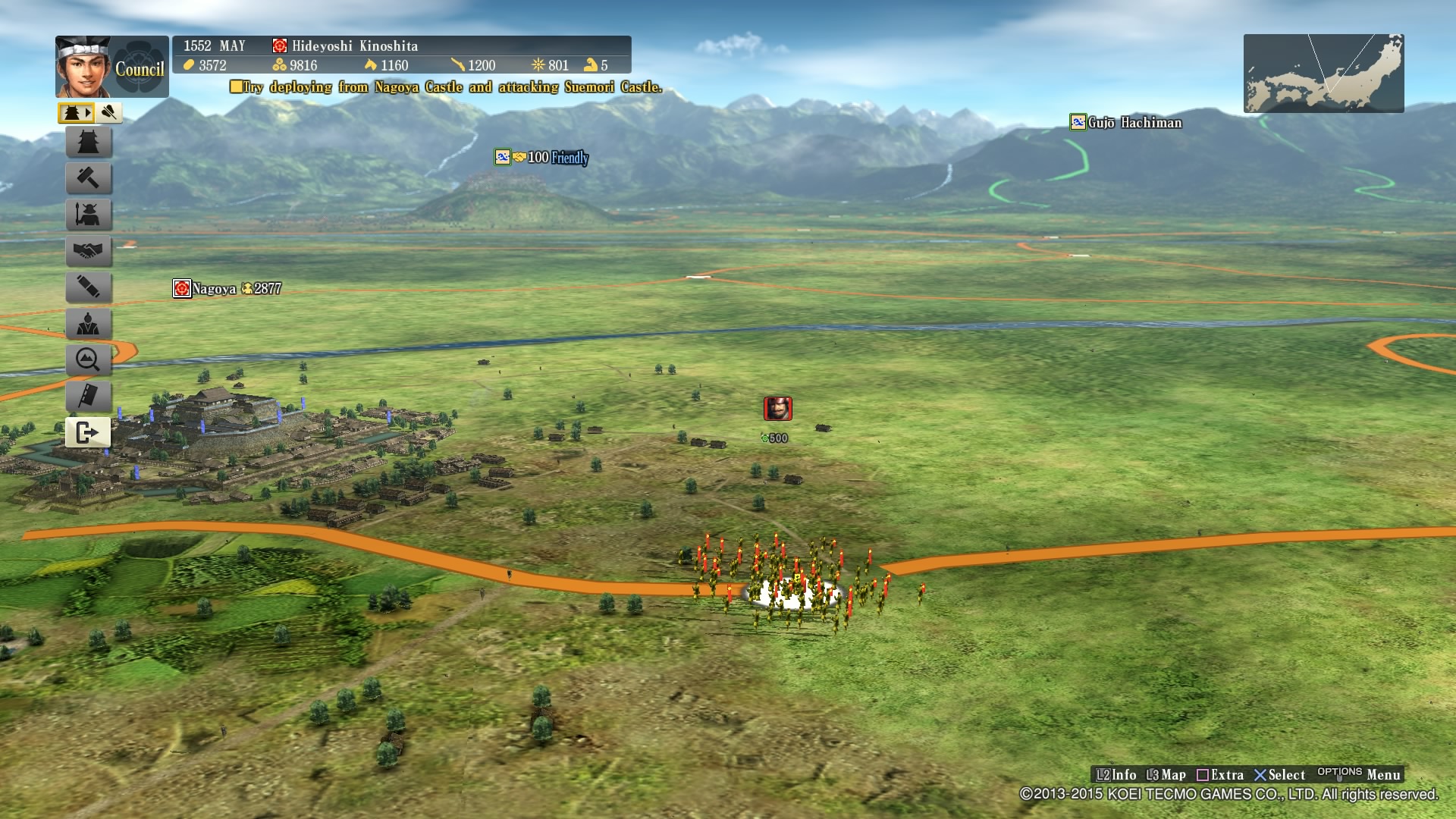Open the hammer development tool

(x=89, y=178)
